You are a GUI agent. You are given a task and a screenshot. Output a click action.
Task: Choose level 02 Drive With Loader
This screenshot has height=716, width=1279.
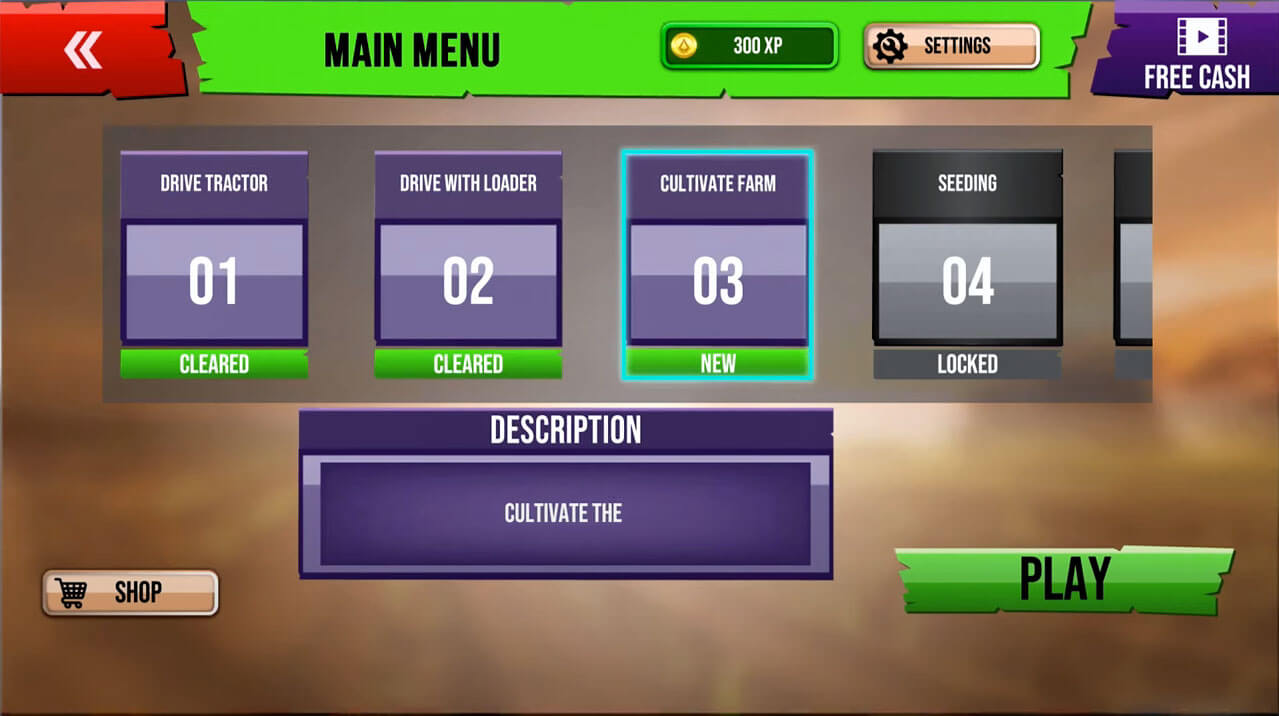point(467,265)
